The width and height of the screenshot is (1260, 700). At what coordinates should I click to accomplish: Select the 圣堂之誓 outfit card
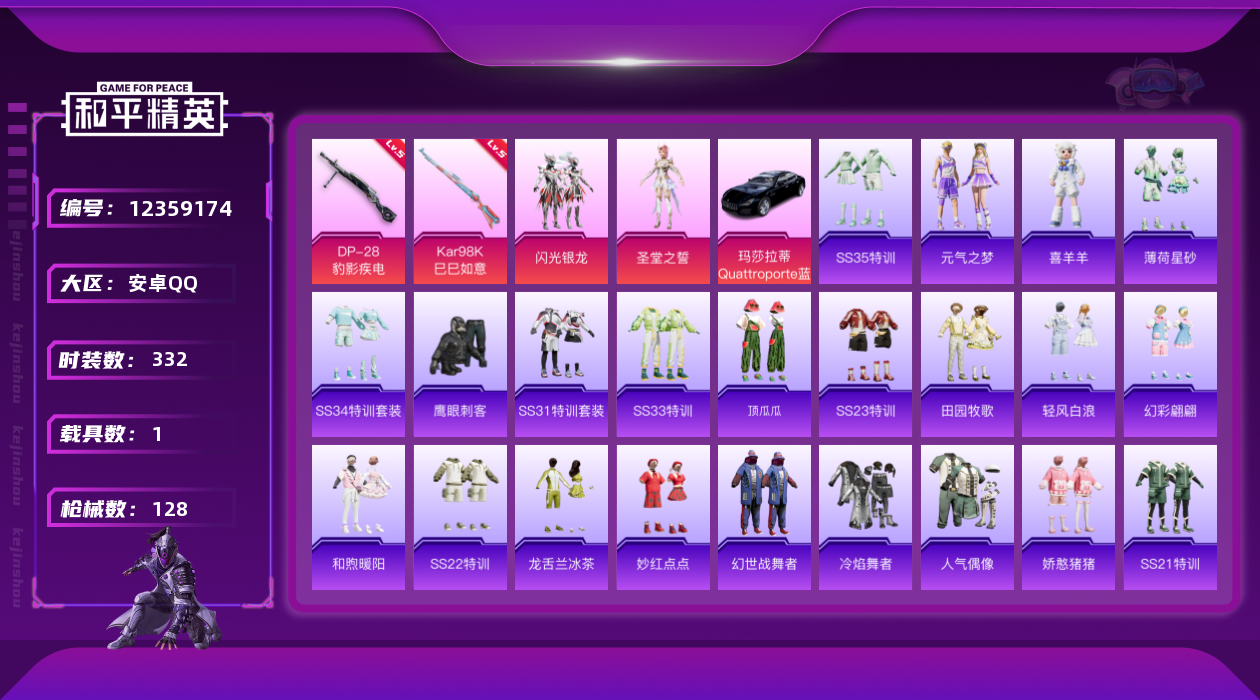pyautogui.click(x=663, y=210)
